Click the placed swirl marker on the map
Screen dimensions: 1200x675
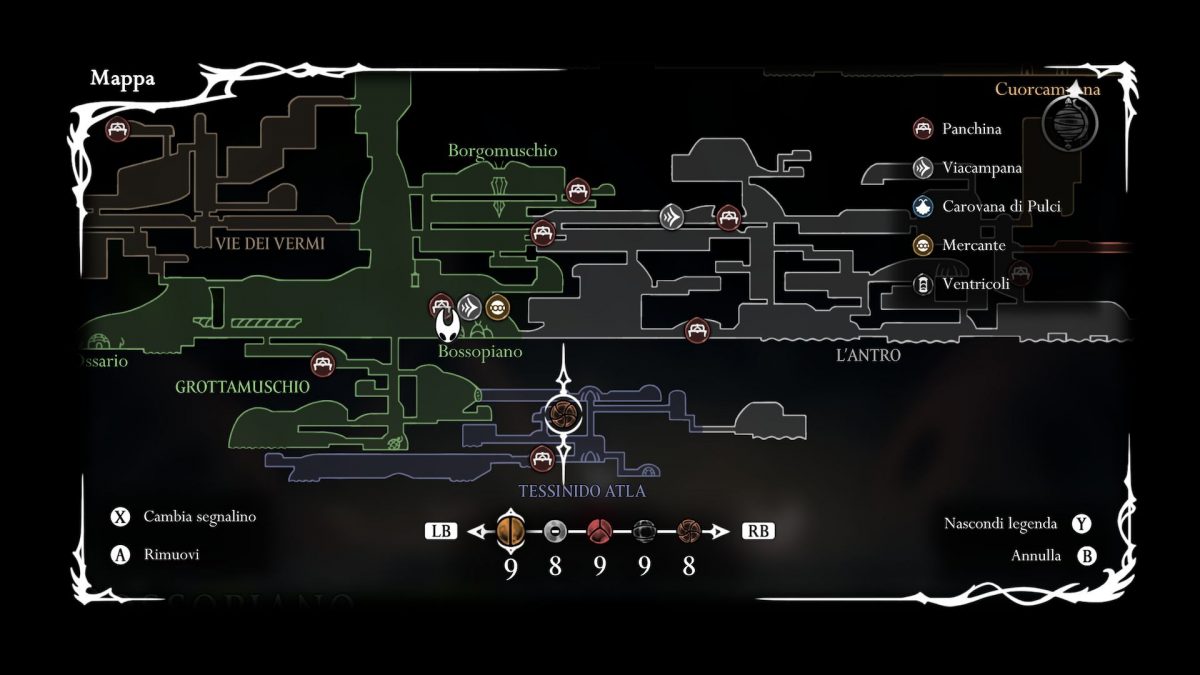click(563, 413)
